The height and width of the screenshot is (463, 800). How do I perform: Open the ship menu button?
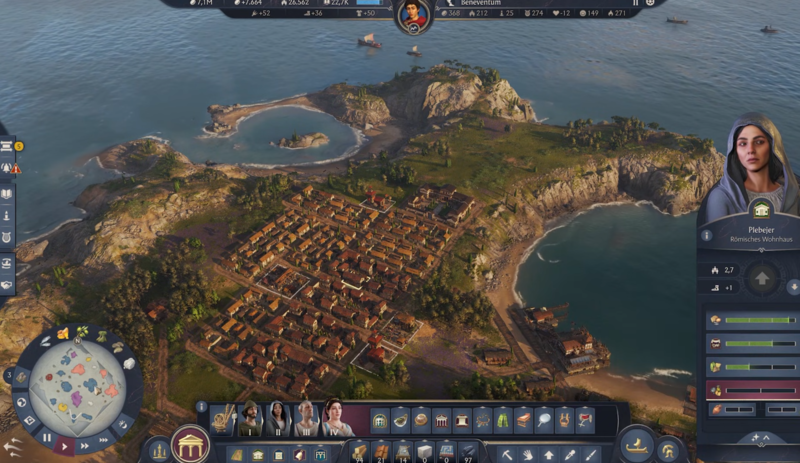coord(637,445)
